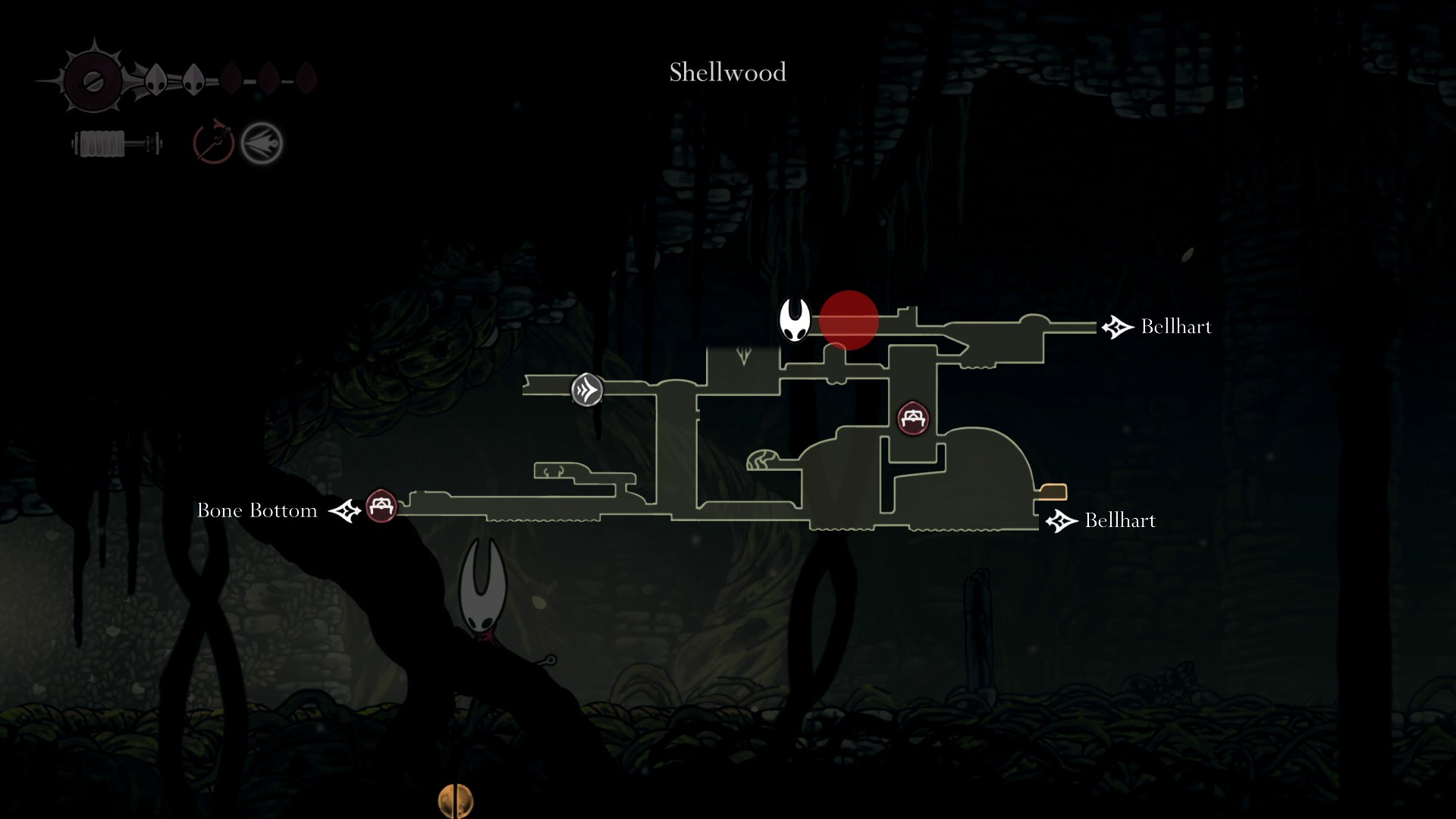Image resolution: width=1456 pixels, height=819 pixels.
Task: Click the Bone Bottom exit label
Action: pos(257,510)
